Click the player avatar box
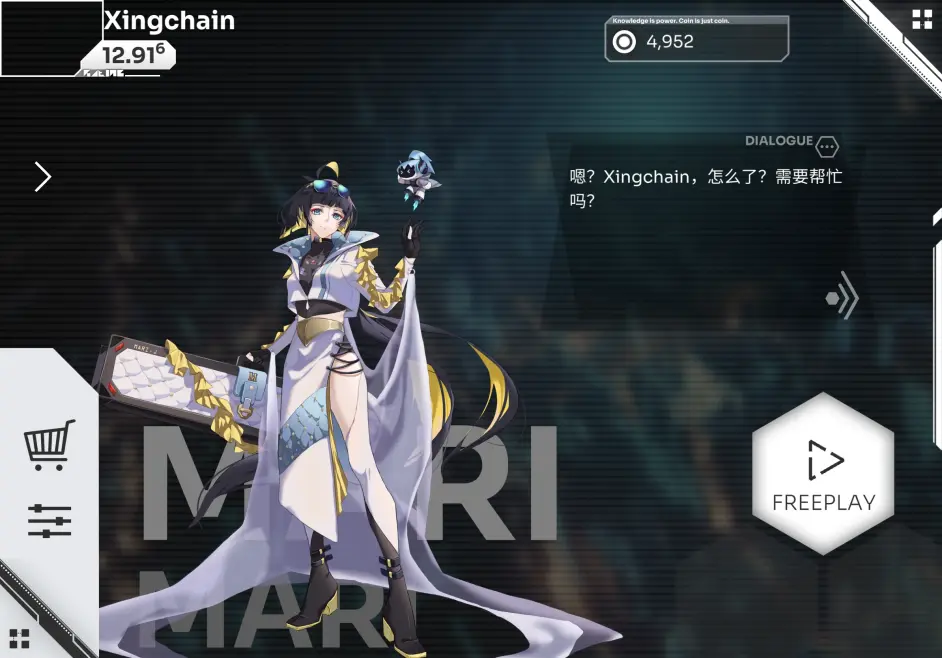 (51, 38)
